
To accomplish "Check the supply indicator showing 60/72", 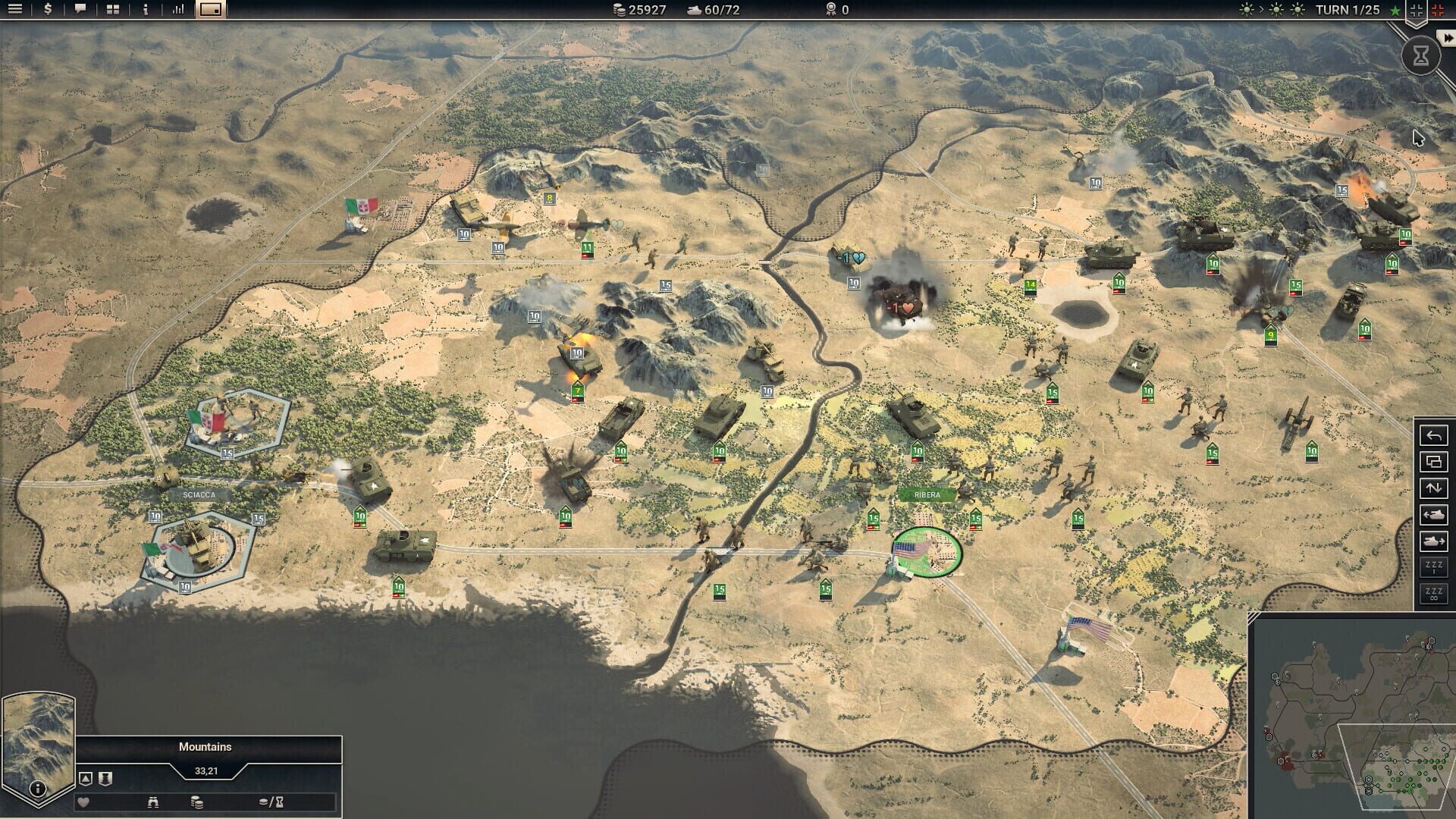I will pyautogui.click(x=711, y=10).
